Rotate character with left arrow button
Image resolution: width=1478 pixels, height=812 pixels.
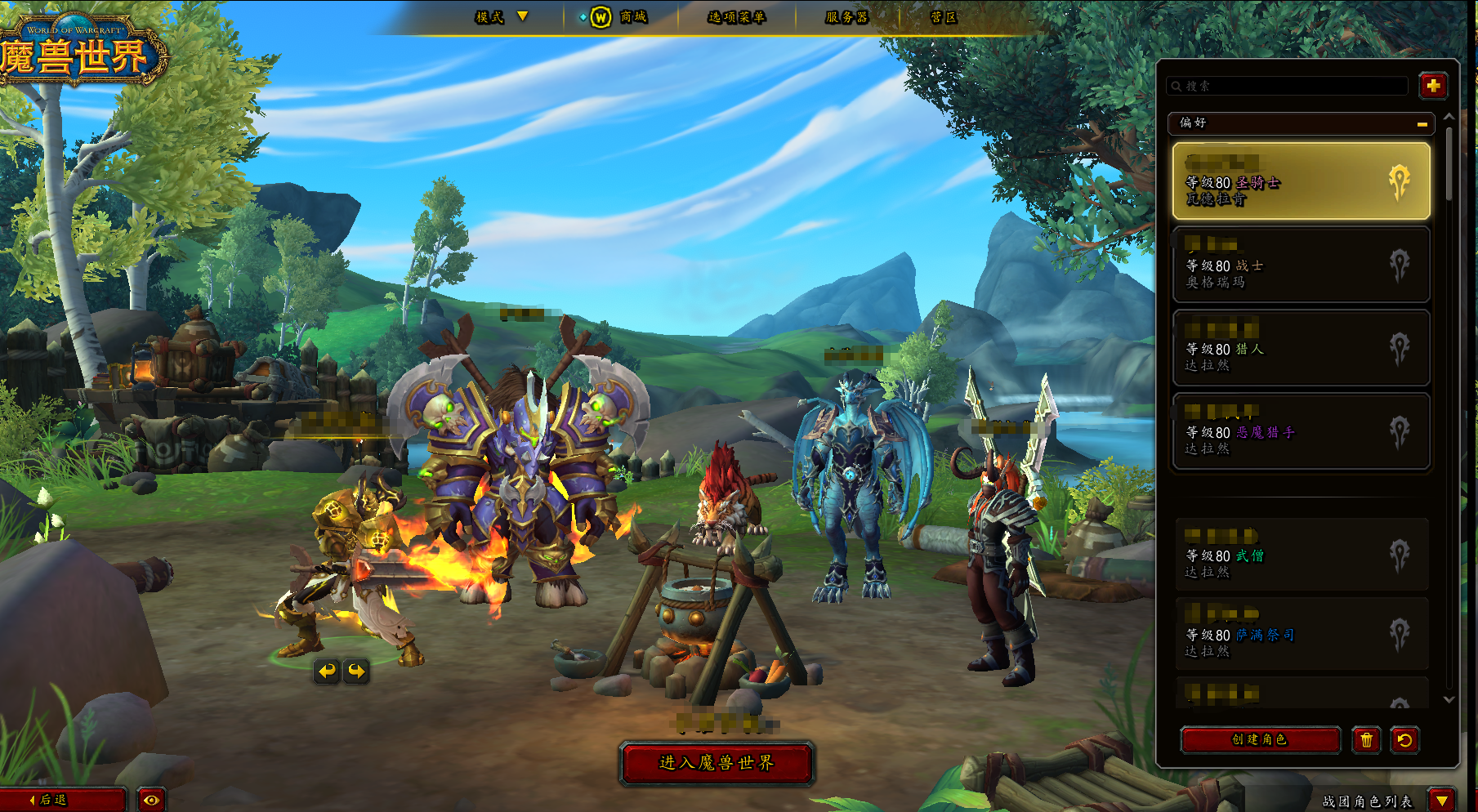pyautogui.click(x=327, y=671)
